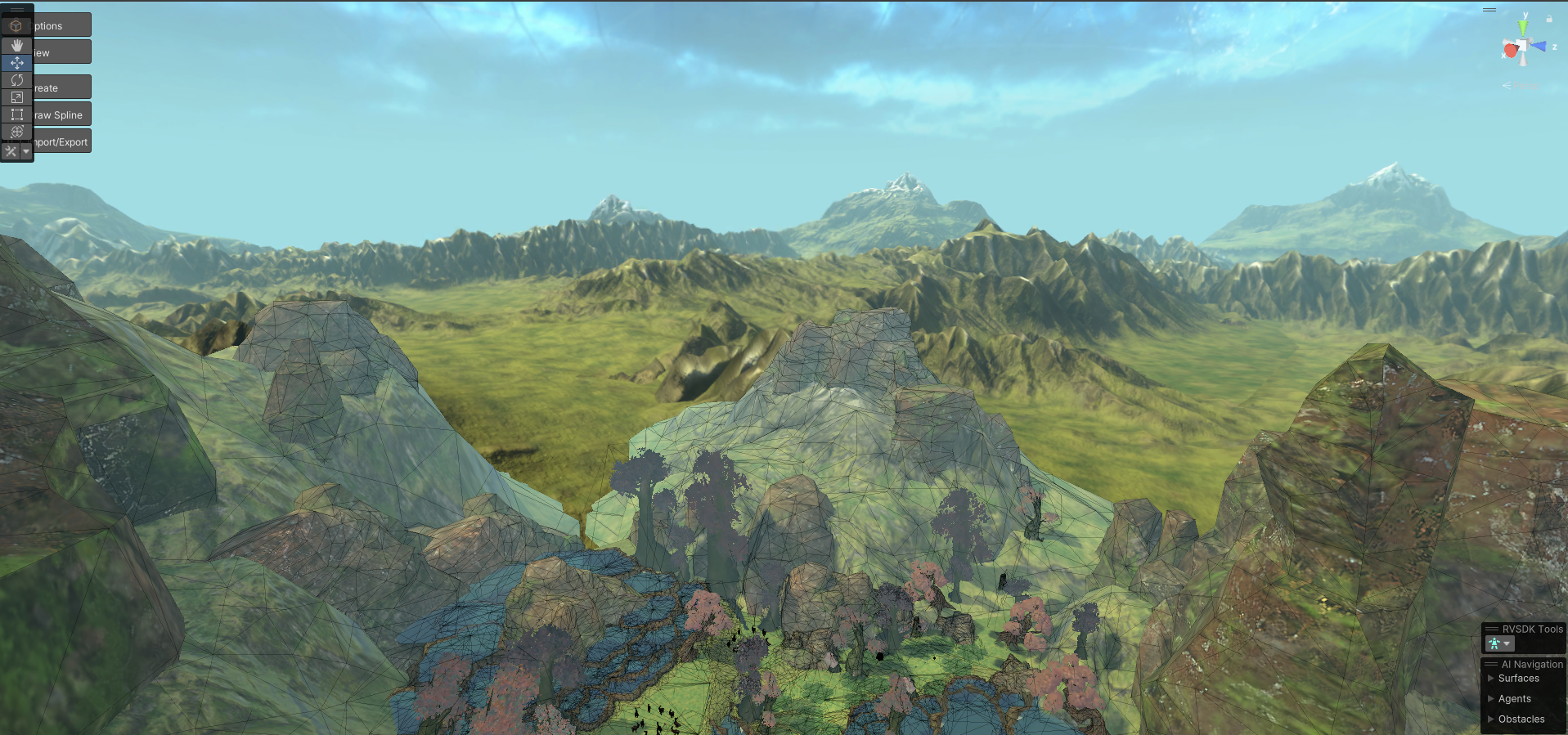Toggle the scene gizmo rotation lock

tap(1548, 18)
